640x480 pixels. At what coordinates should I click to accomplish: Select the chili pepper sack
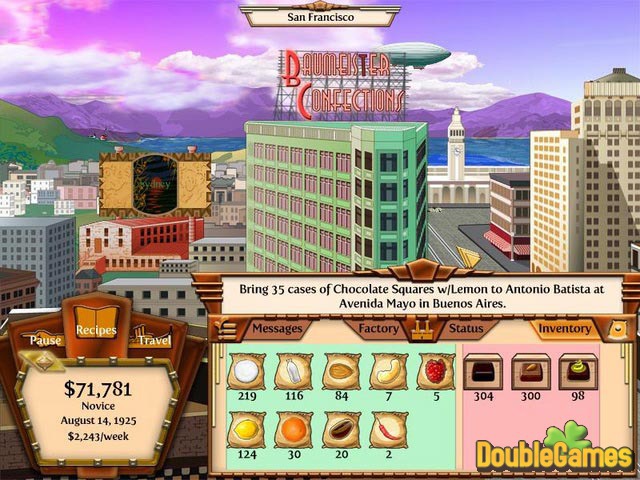[388, 429]
